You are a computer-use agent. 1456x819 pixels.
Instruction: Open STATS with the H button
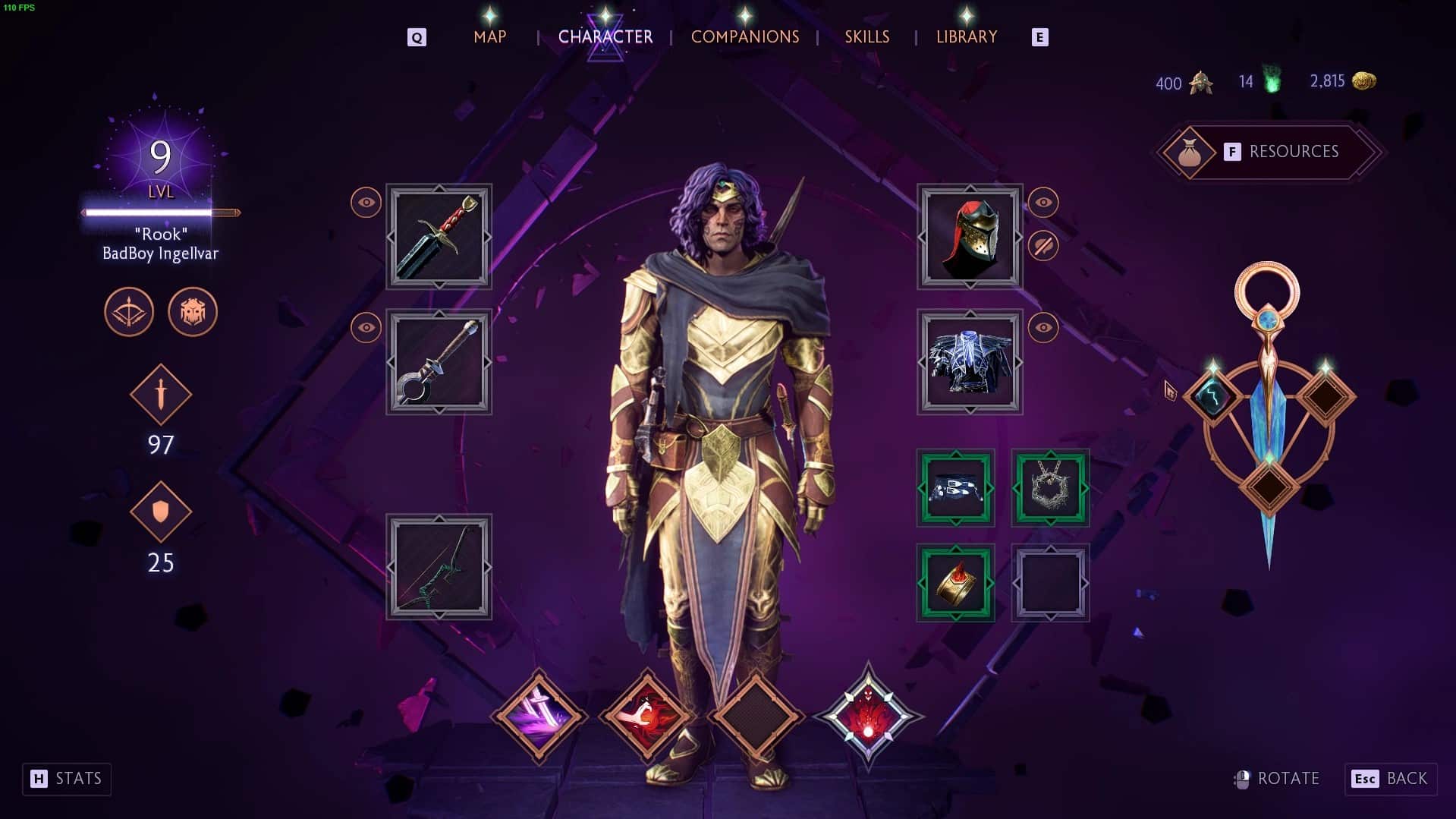click(66, 779)
